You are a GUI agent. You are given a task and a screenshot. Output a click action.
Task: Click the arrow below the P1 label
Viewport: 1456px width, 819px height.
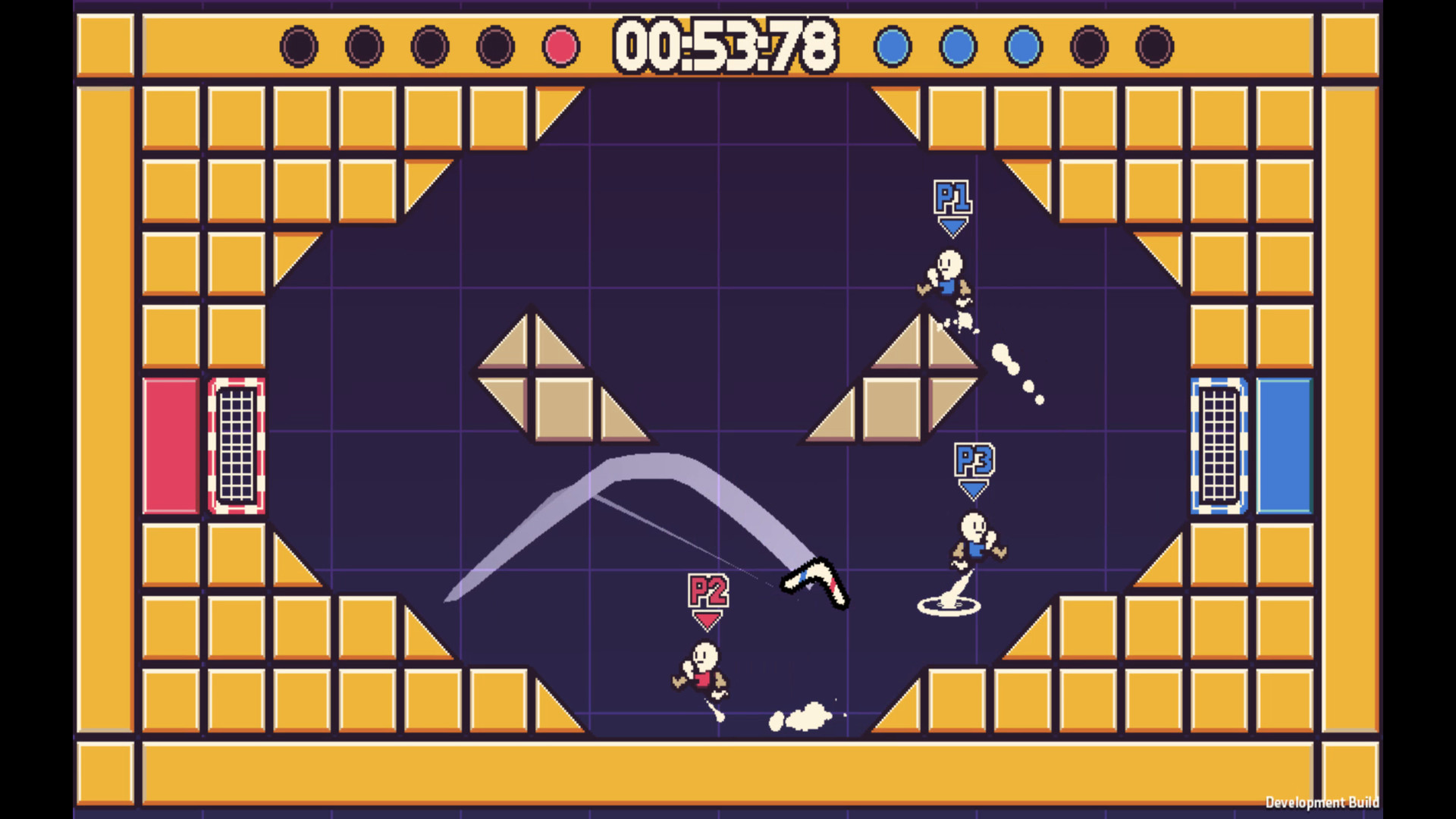(x=953, y=226)
